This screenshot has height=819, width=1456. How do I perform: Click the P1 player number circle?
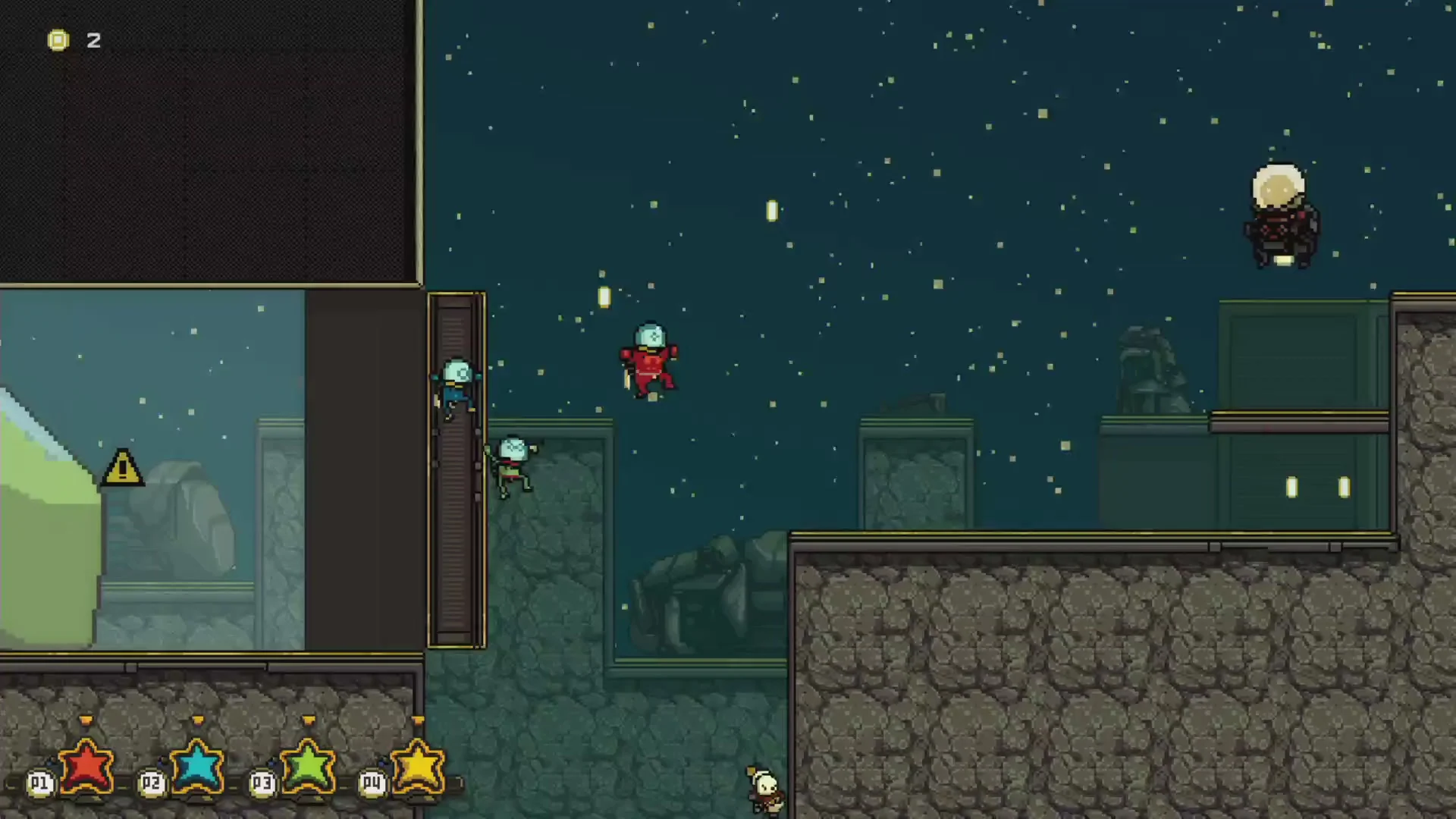(39, 783)
